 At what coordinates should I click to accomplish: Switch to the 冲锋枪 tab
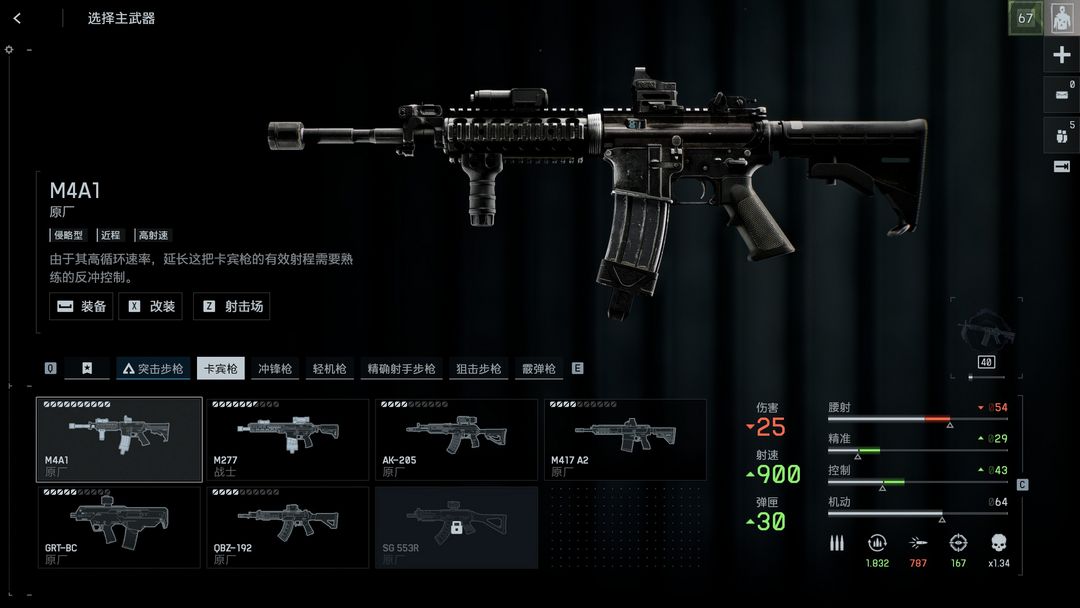point(274,369)
